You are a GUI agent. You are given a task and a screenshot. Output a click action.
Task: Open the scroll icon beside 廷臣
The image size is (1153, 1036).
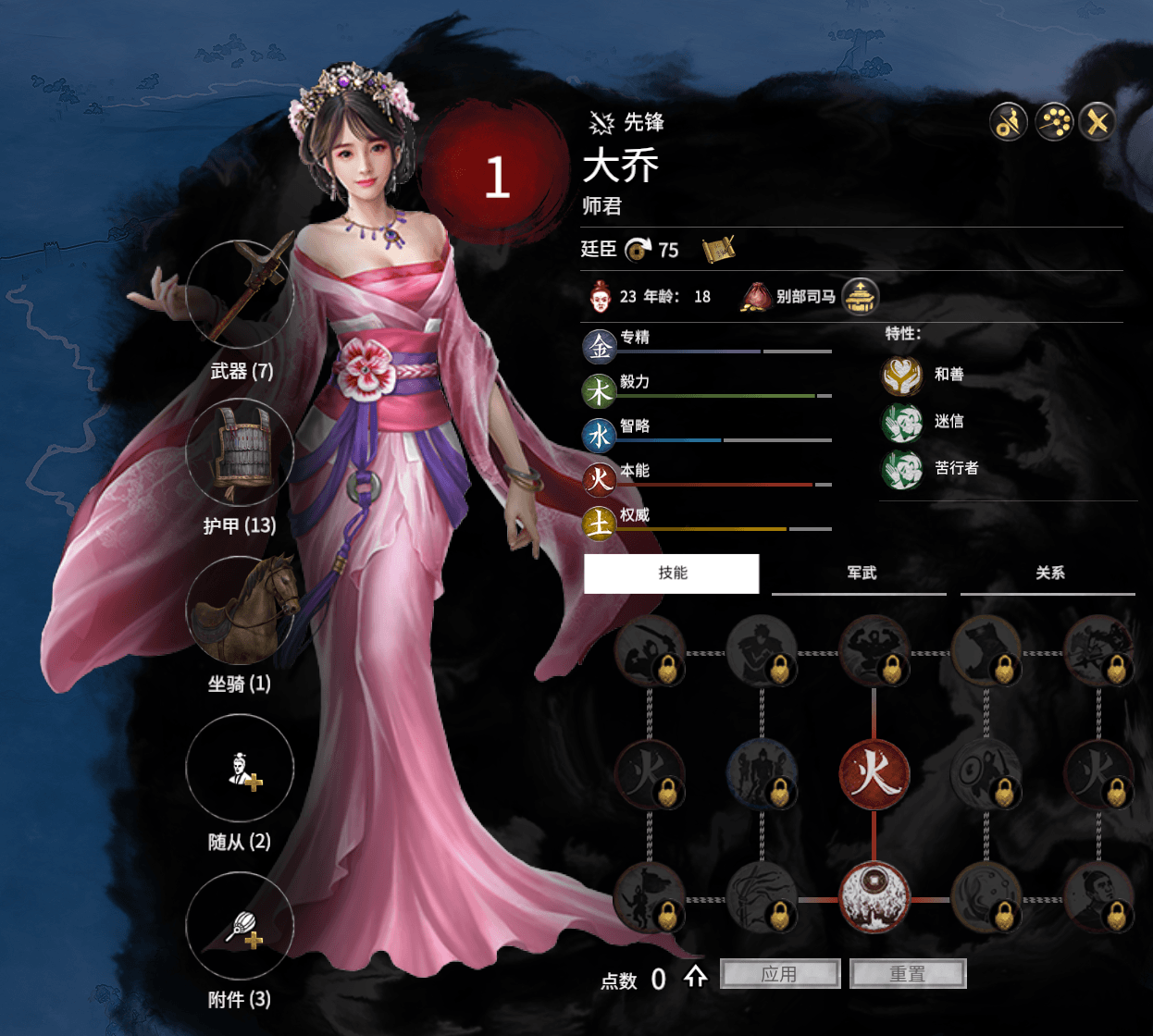[718, 249]
